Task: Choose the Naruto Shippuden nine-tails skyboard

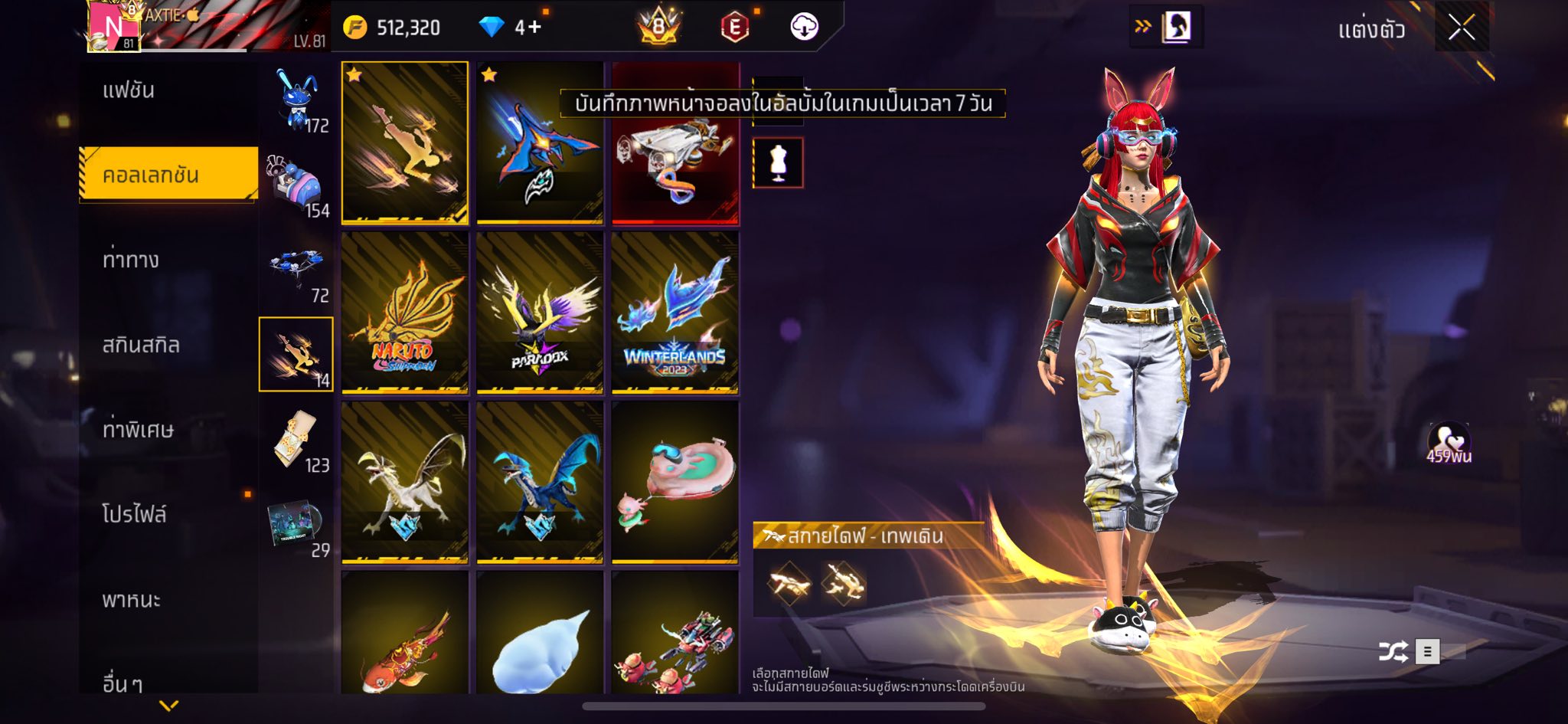Action: pos(404,313)
